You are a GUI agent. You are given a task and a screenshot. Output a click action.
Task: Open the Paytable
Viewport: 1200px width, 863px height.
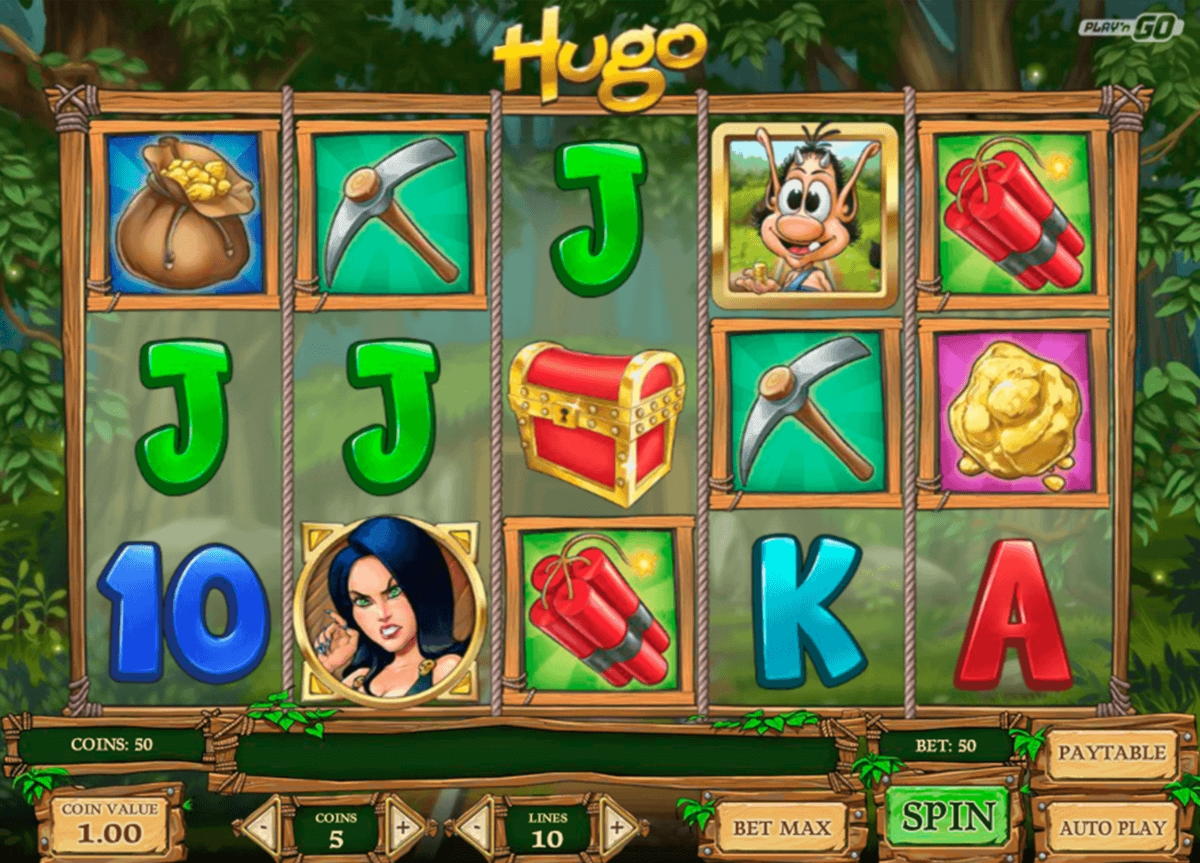1112,753
